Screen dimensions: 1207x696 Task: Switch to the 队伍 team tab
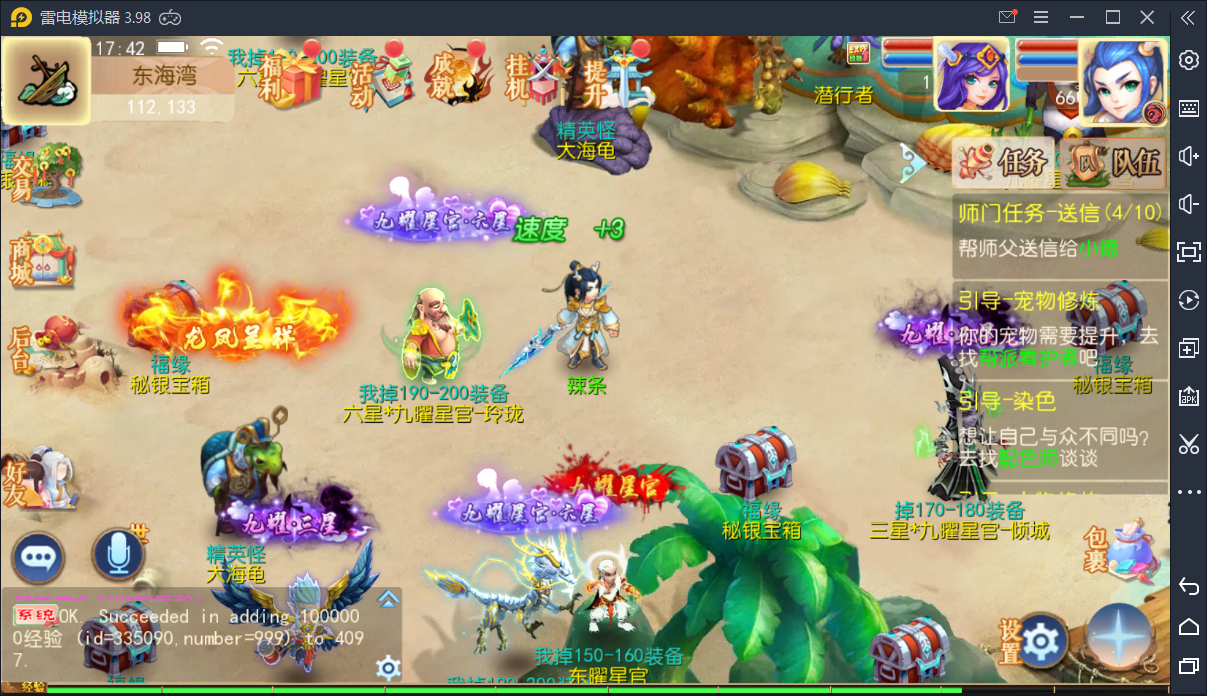tap(1113, 161)
